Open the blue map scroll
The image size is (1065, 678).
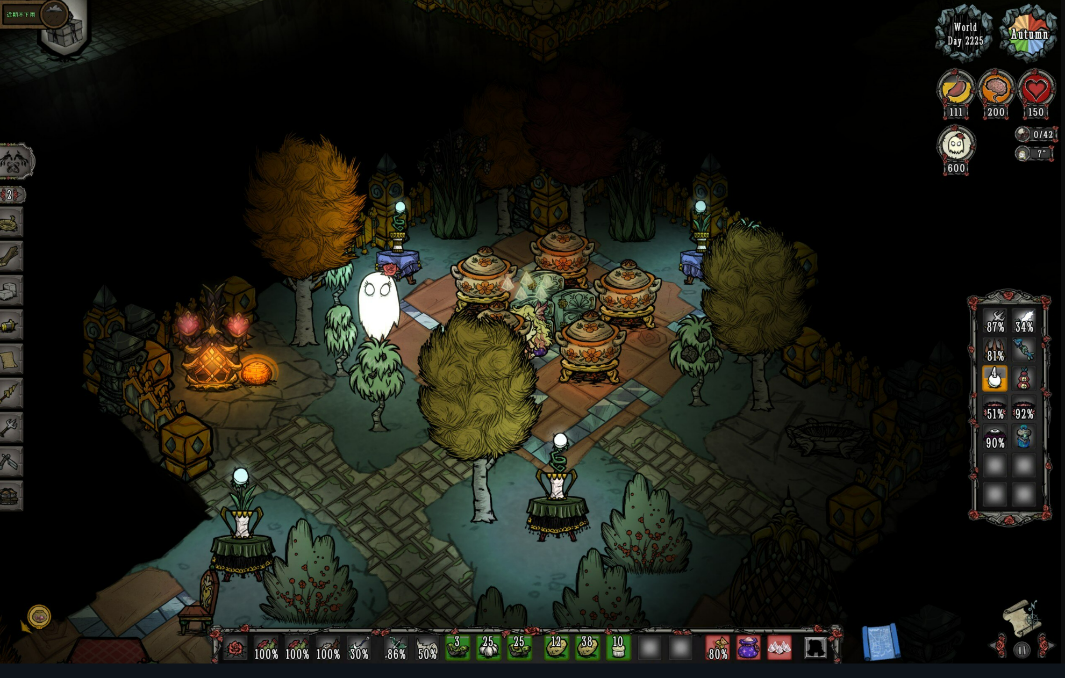881,643
